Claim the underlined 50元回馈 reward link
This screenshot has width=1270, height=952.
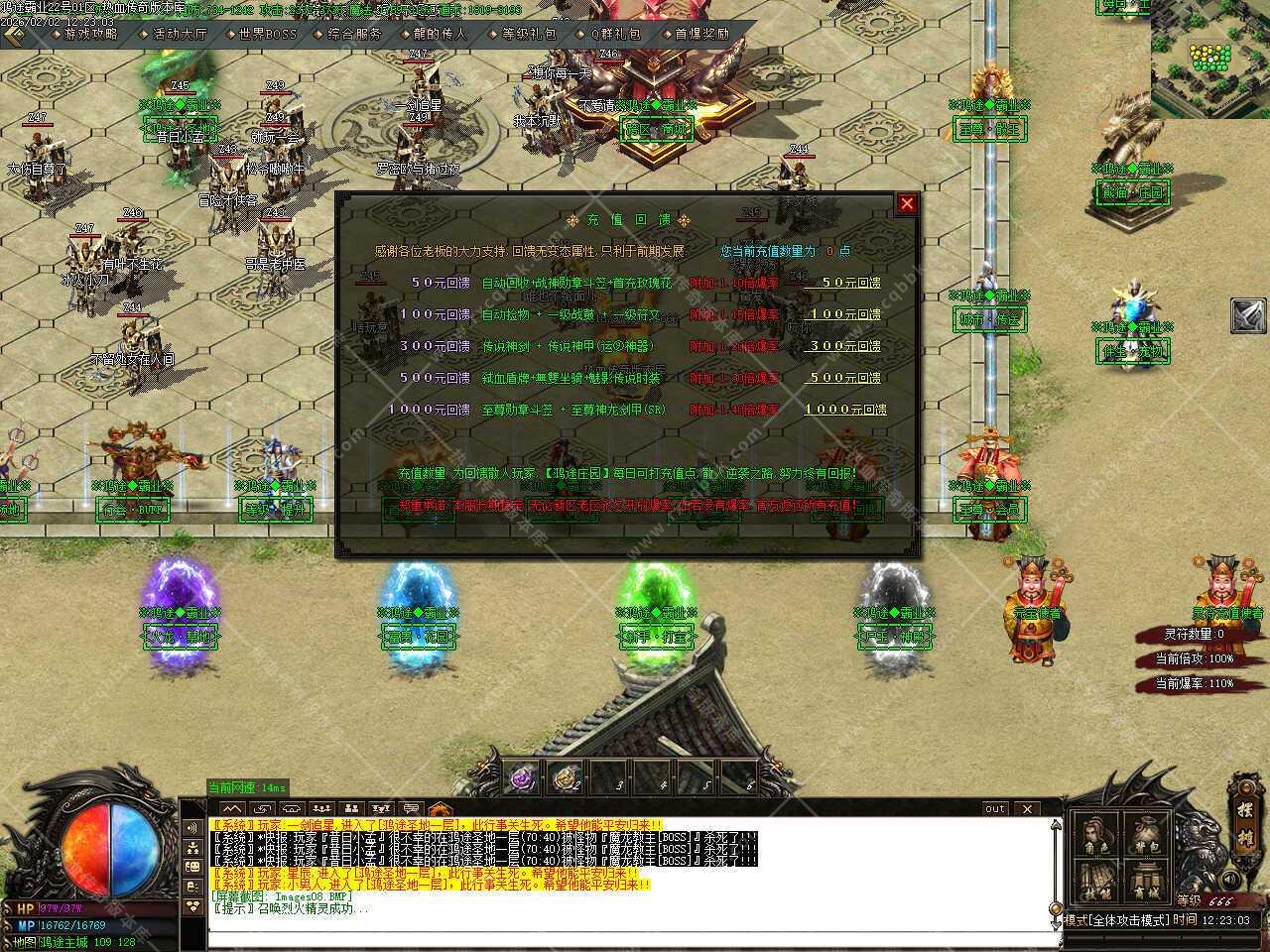point(844,283)
